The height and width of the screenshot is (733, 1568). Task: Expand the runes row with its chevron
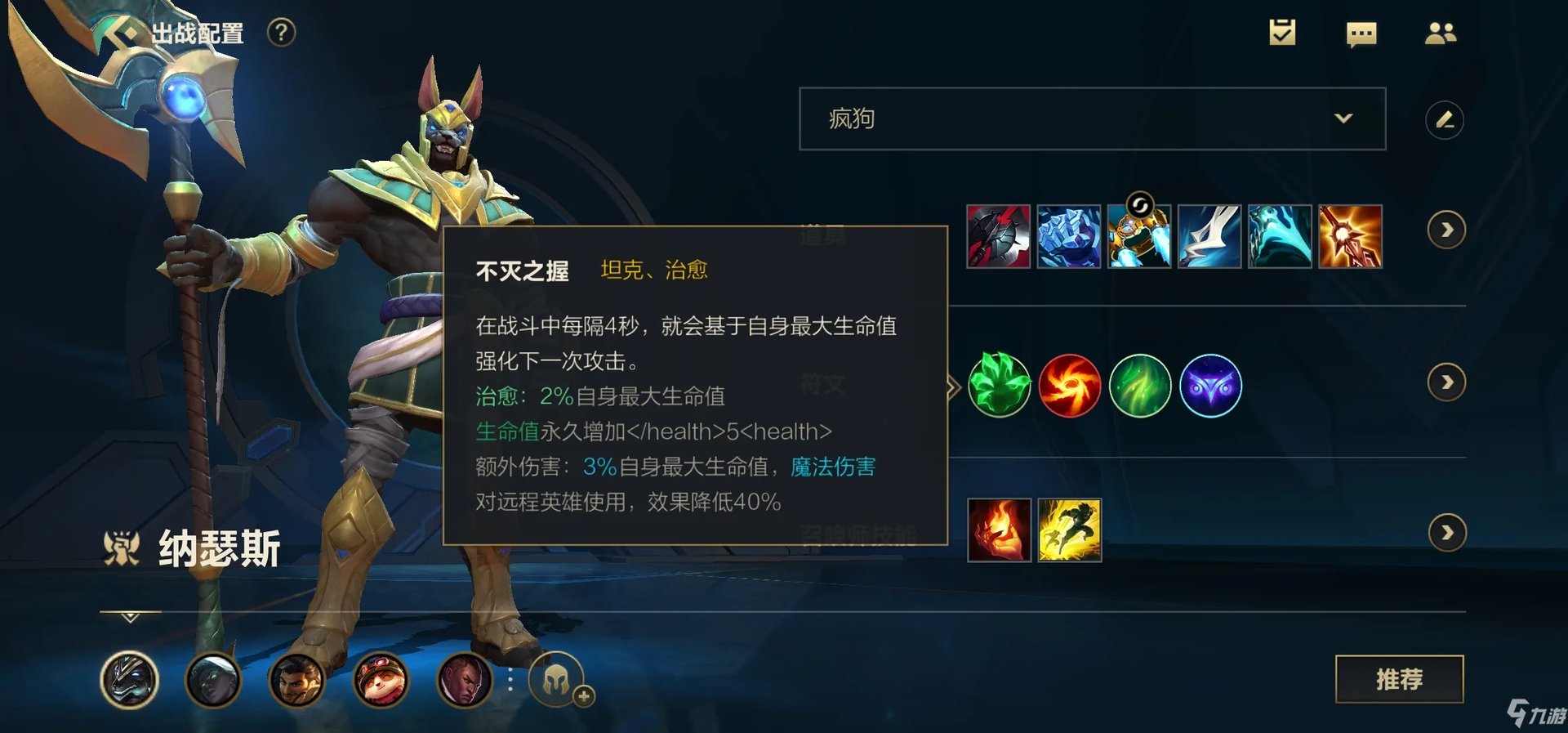point(1447,381)
